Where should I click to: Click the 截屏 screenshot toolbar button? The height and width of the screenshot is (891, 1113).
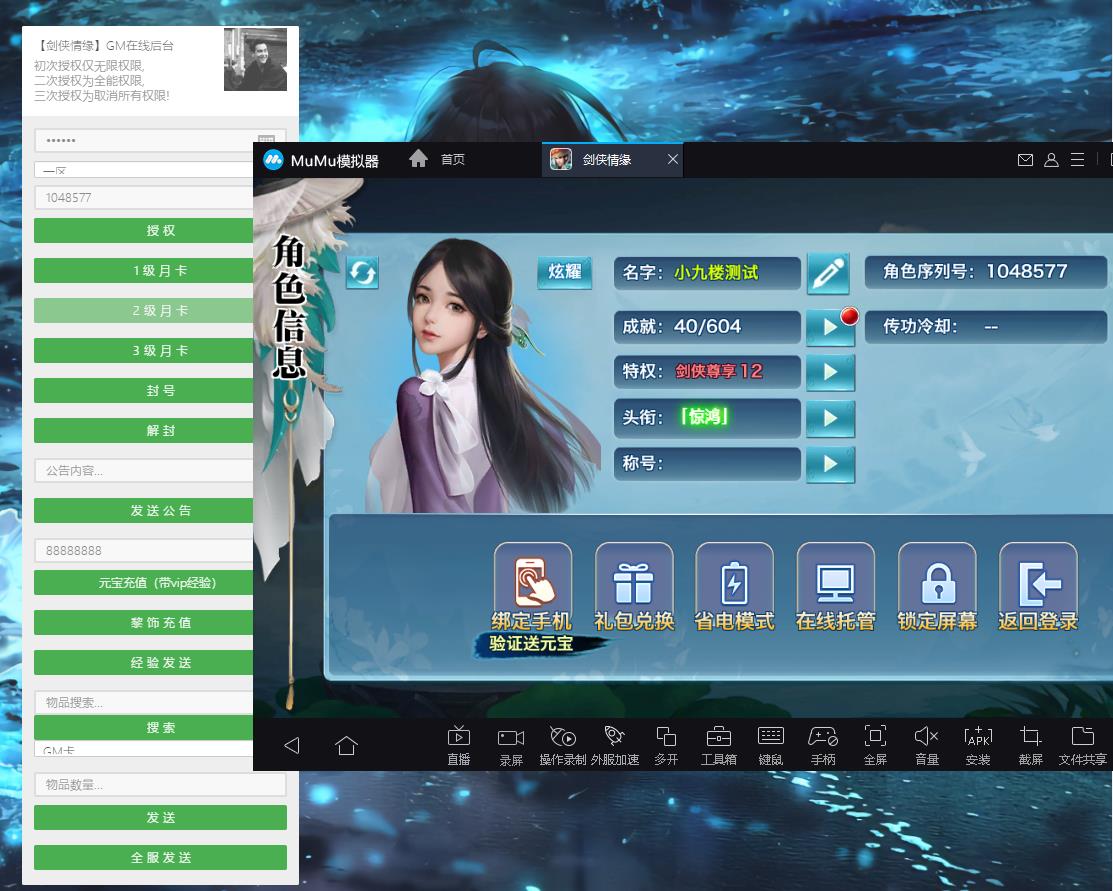point(1030,745)
